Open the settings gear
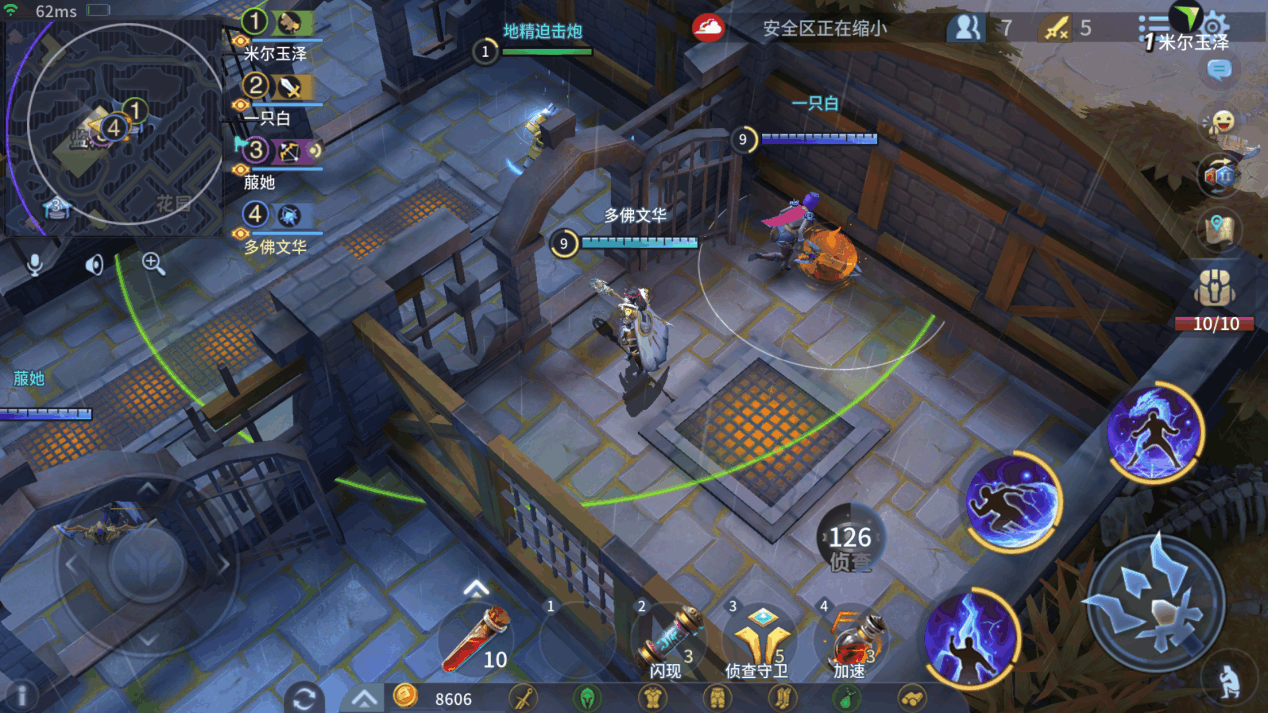 coord(1214,25)
